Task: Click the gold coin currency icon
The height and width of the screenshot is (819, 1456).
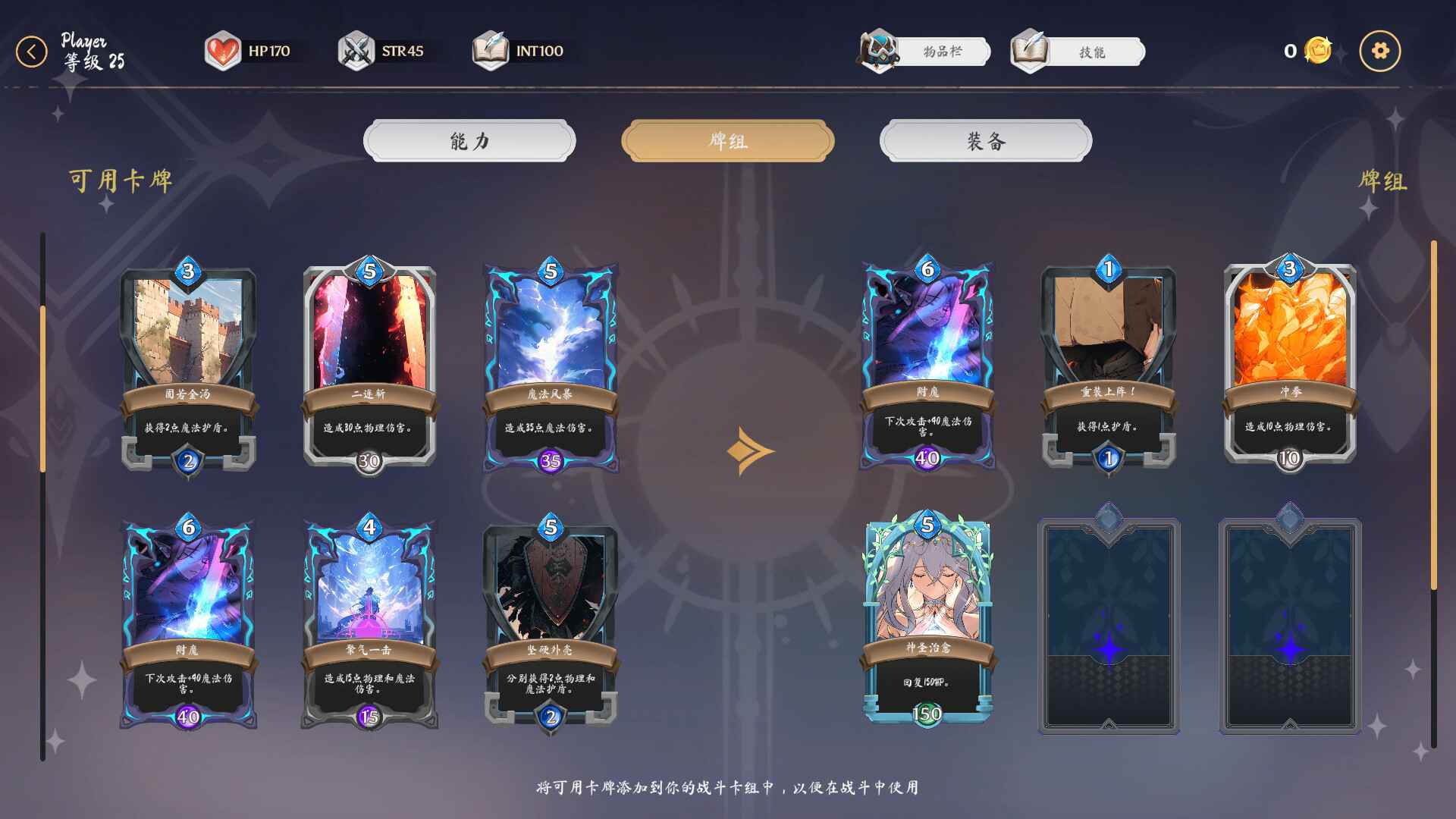Action: 1317,49
